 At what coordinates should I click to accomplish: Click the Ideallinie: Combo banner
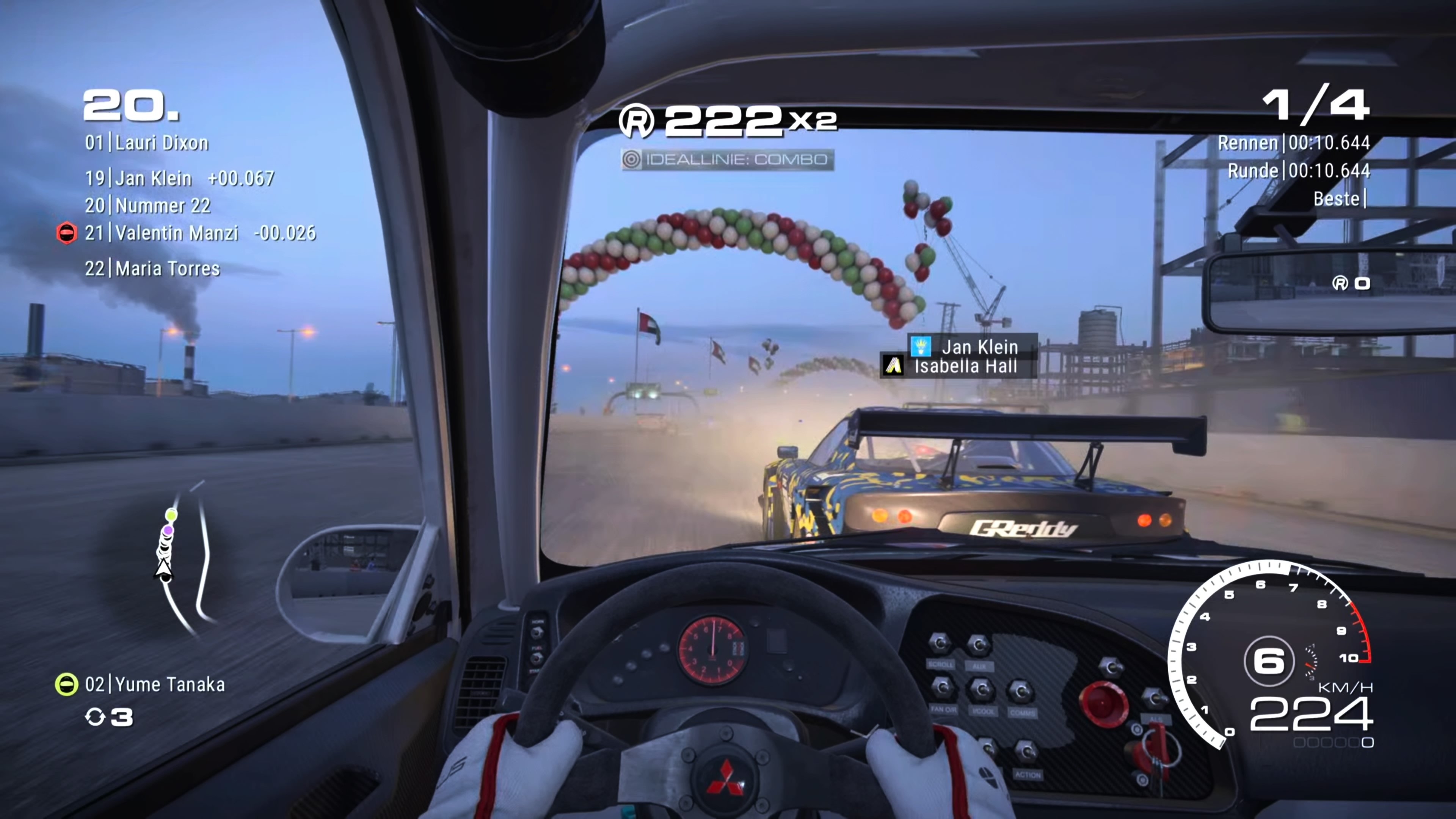[727, 159]
